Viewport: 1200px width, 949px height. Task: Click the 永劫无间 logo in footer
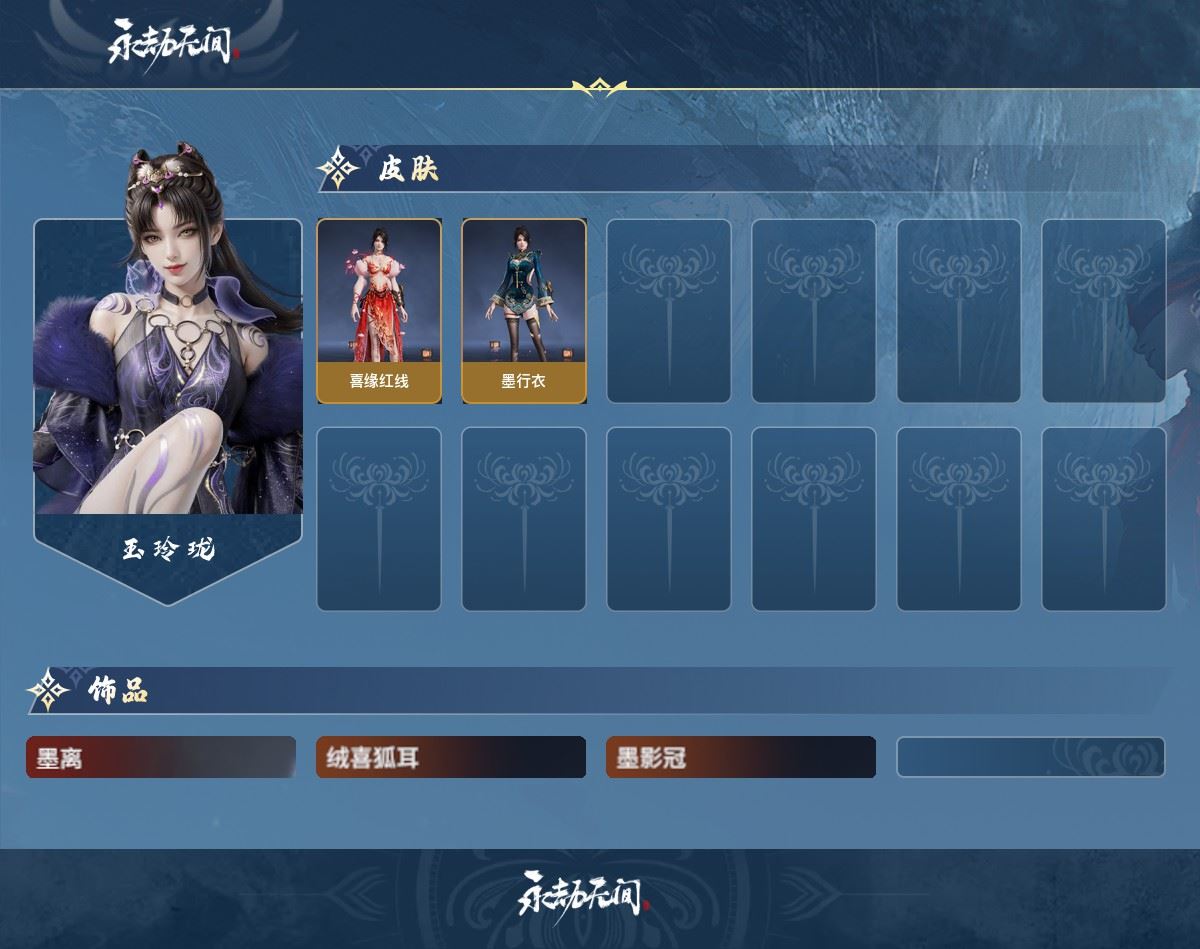coord(583,893)
